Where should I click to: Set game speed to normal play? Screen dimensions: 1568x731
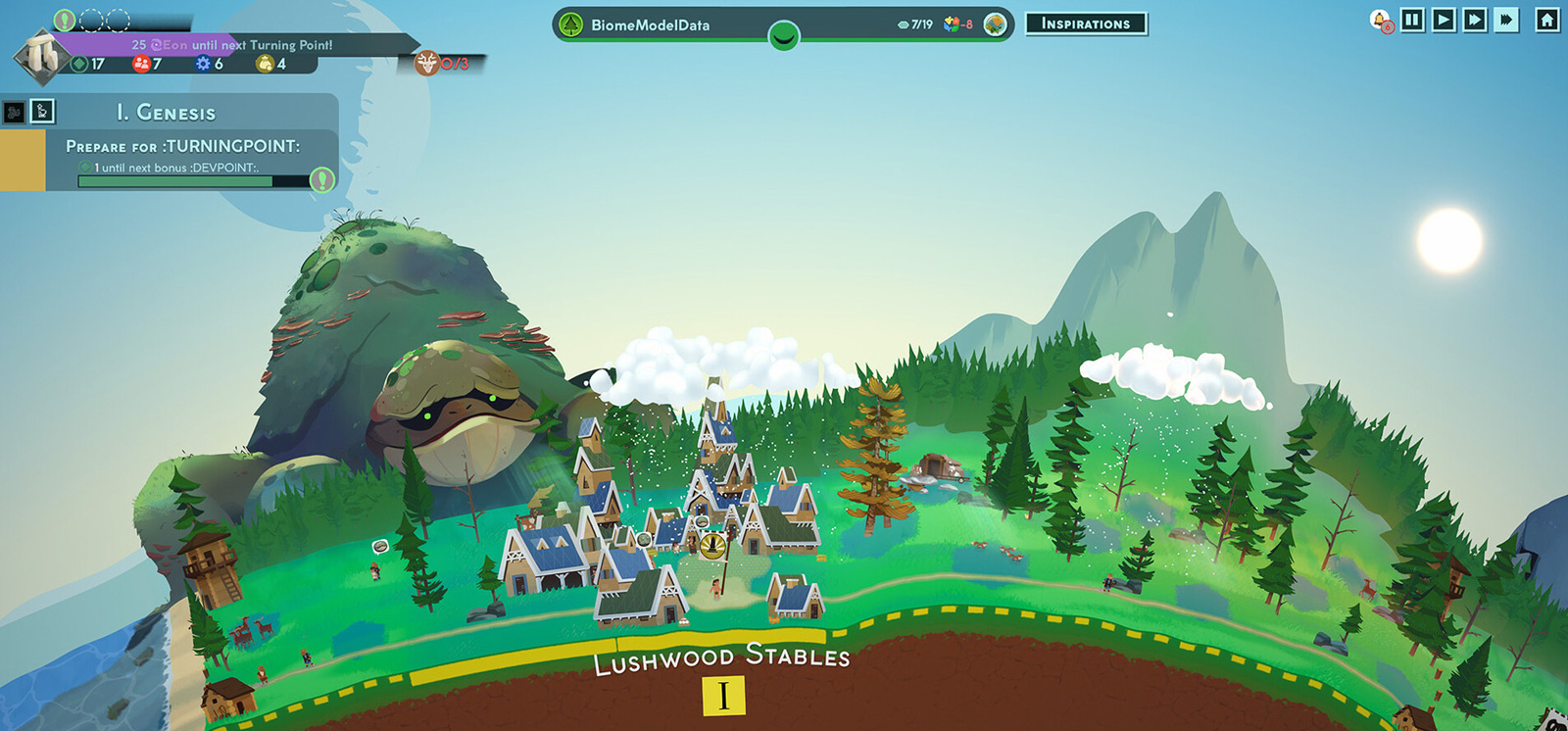pyautogui.click(x=1444, y=20)
